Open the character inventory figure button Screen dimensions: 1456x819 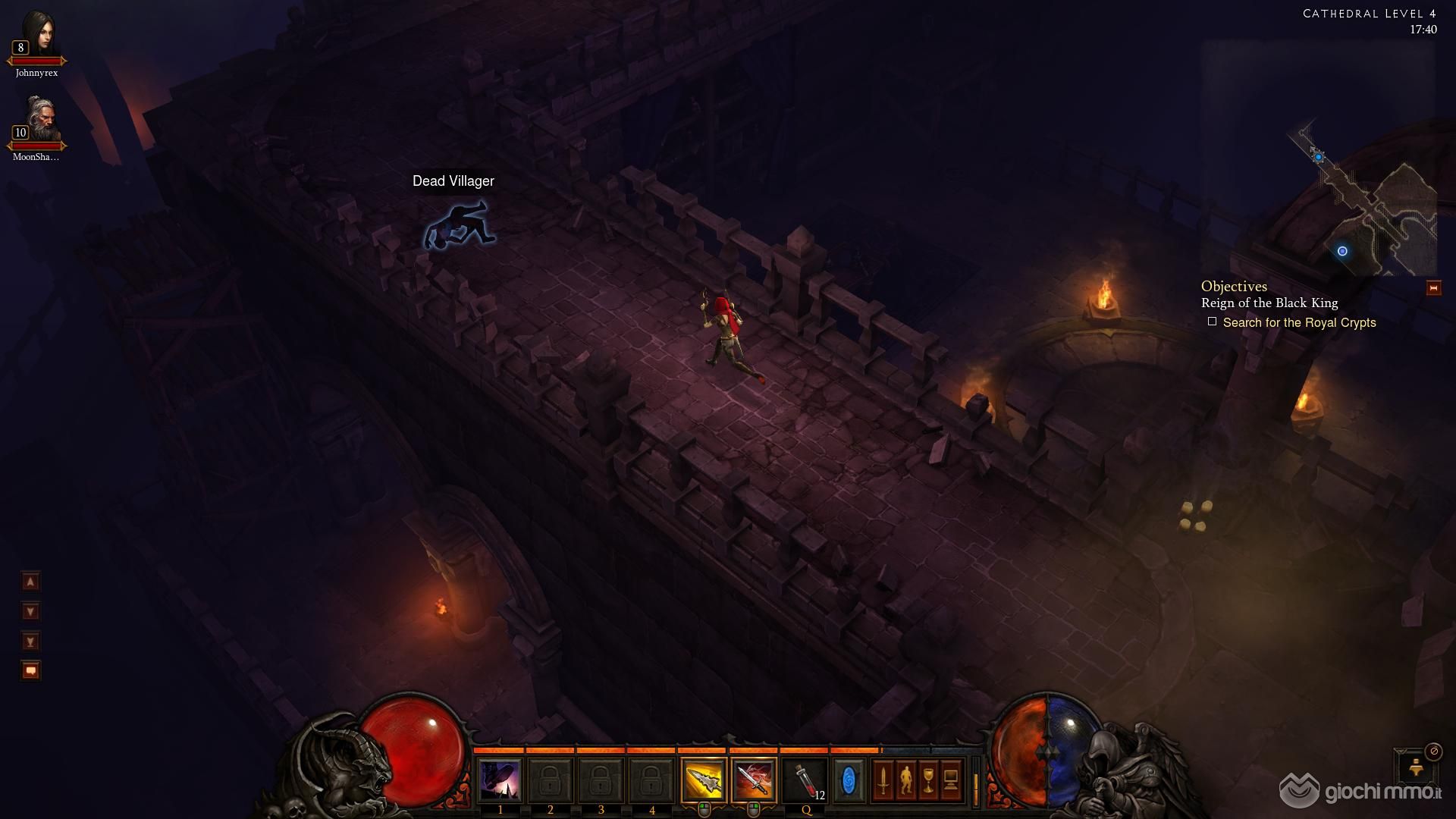(905, 780)
